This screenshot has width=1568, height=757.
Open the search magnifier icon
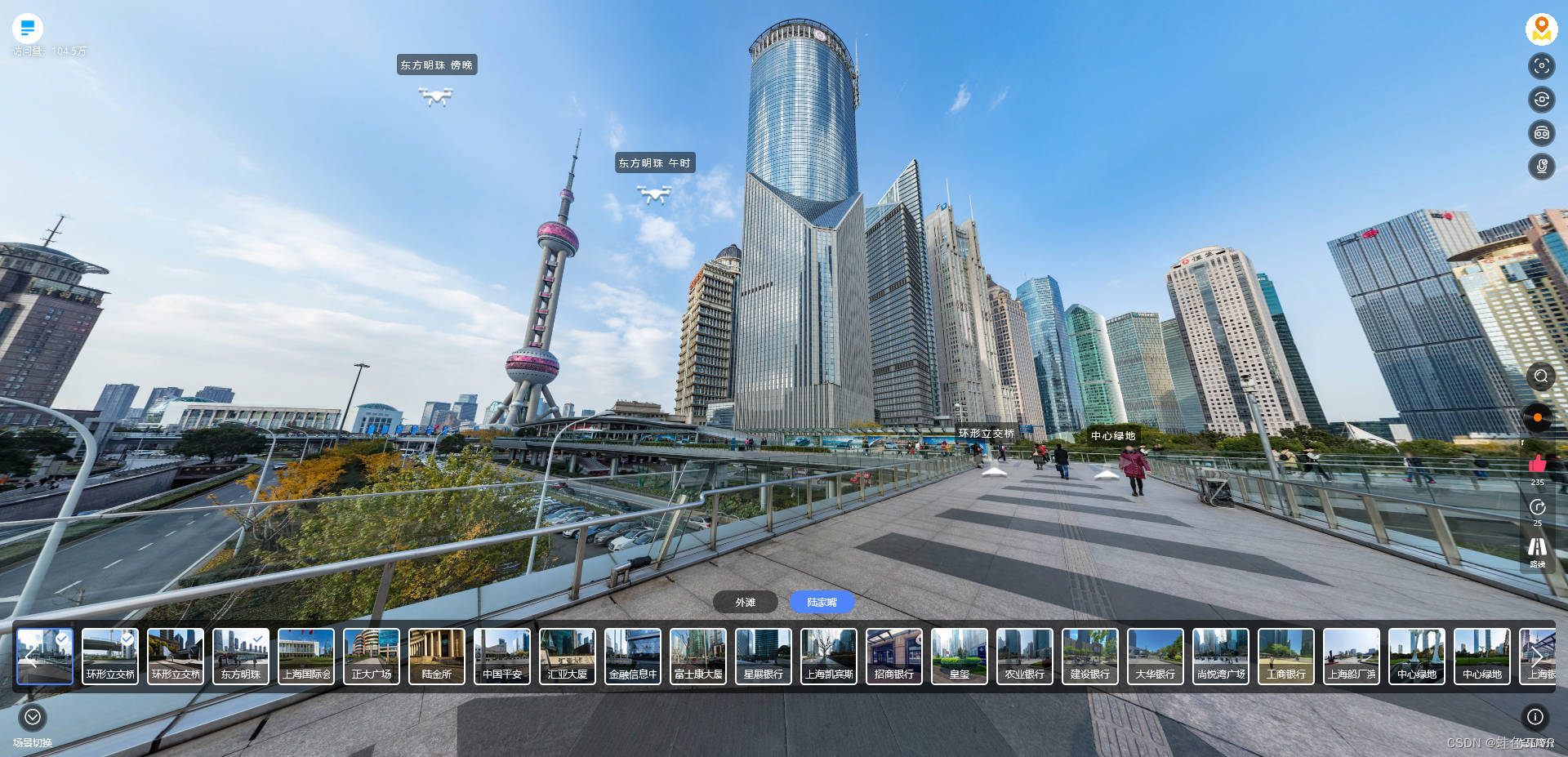[x=1541, y=376]
